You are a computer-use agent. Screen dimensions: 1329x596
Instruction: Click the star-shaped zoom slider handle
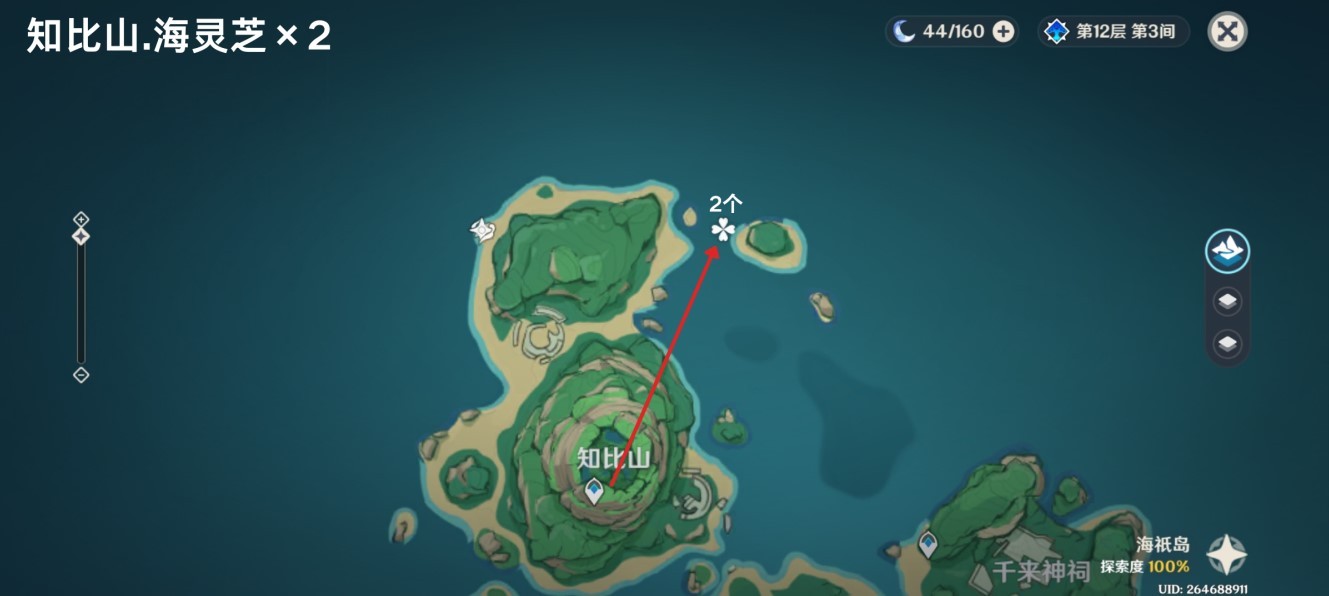[81, 237]
